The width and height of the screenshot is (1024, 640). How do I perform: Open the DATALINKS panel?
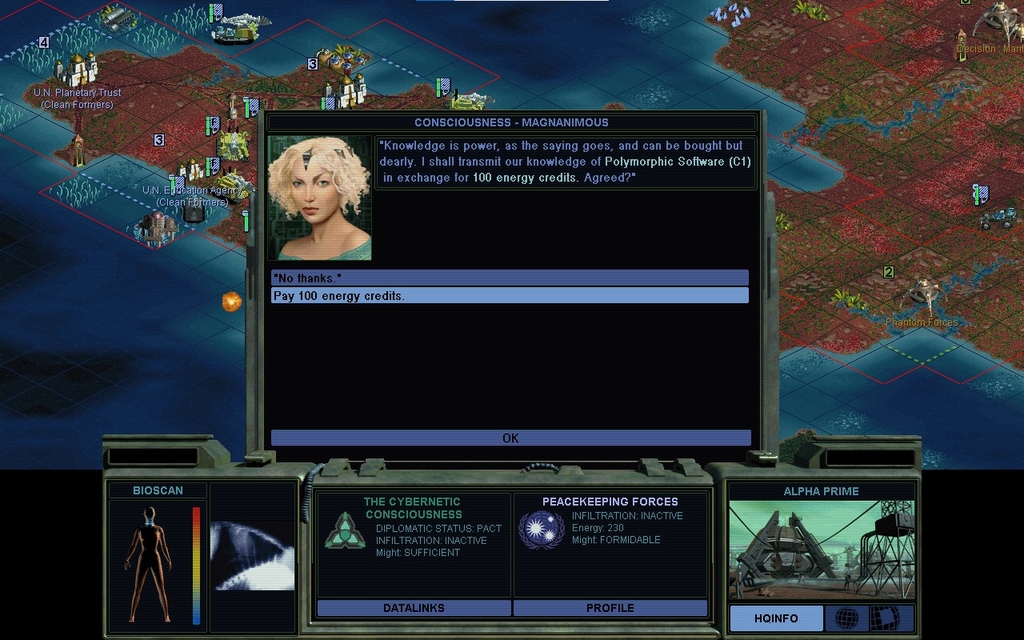tap(413, 608)
